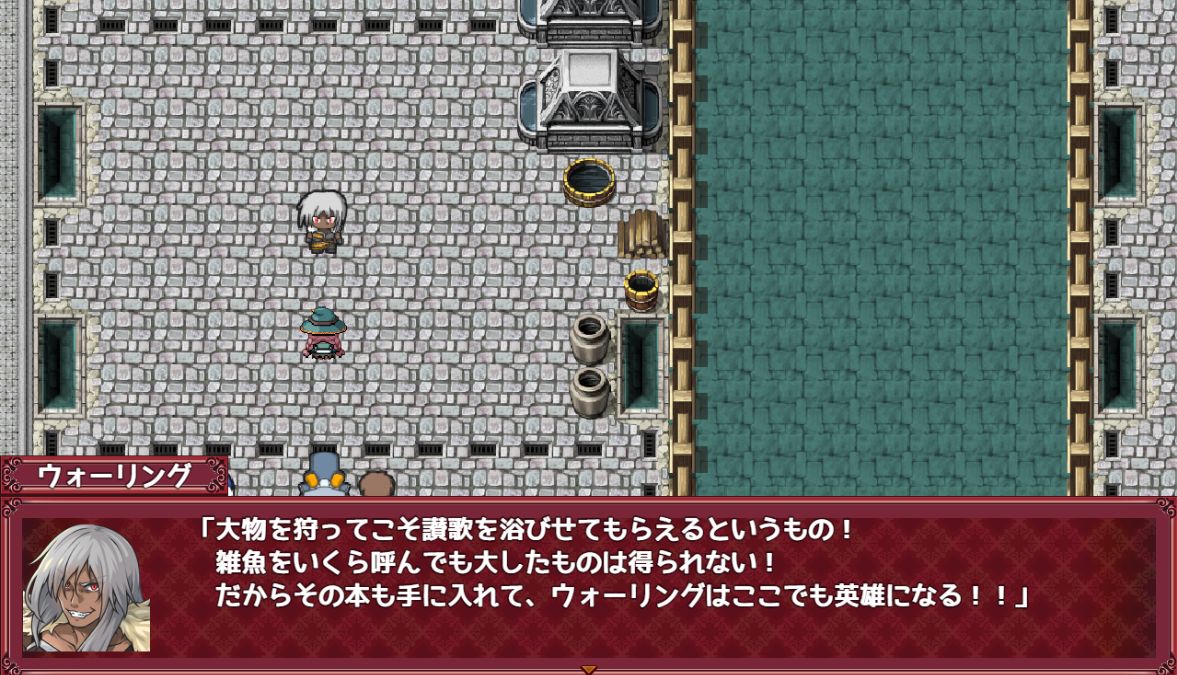Click the orange continue arrow below the dialogue
The image size is (1177, 675).
(x=589, y=669)
